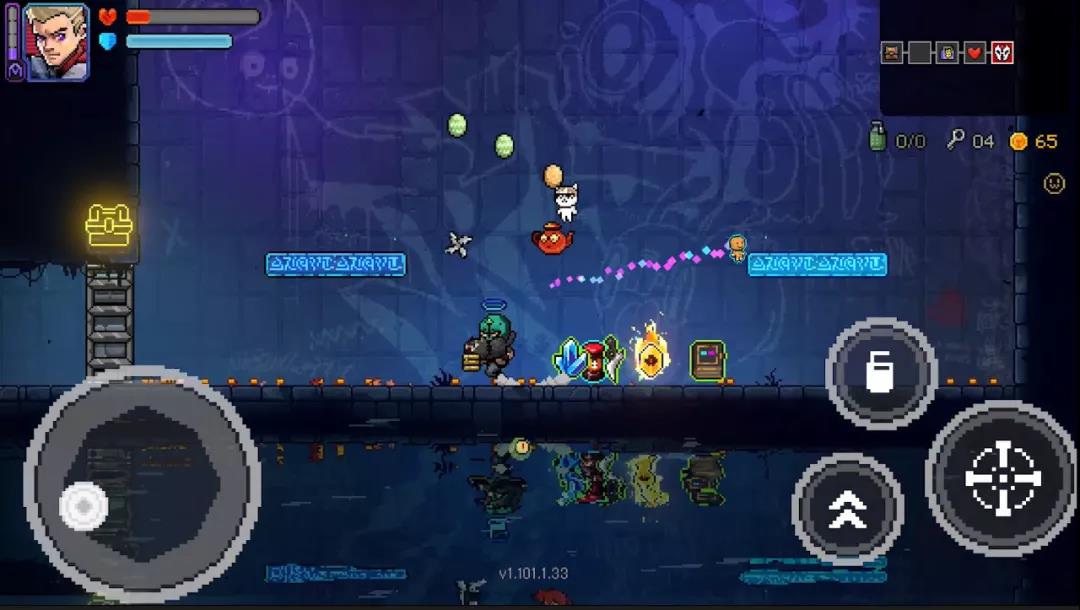Open the smiley face emote button
The width and height of the screenshot is (1080, 610).
coord(1054,183)
